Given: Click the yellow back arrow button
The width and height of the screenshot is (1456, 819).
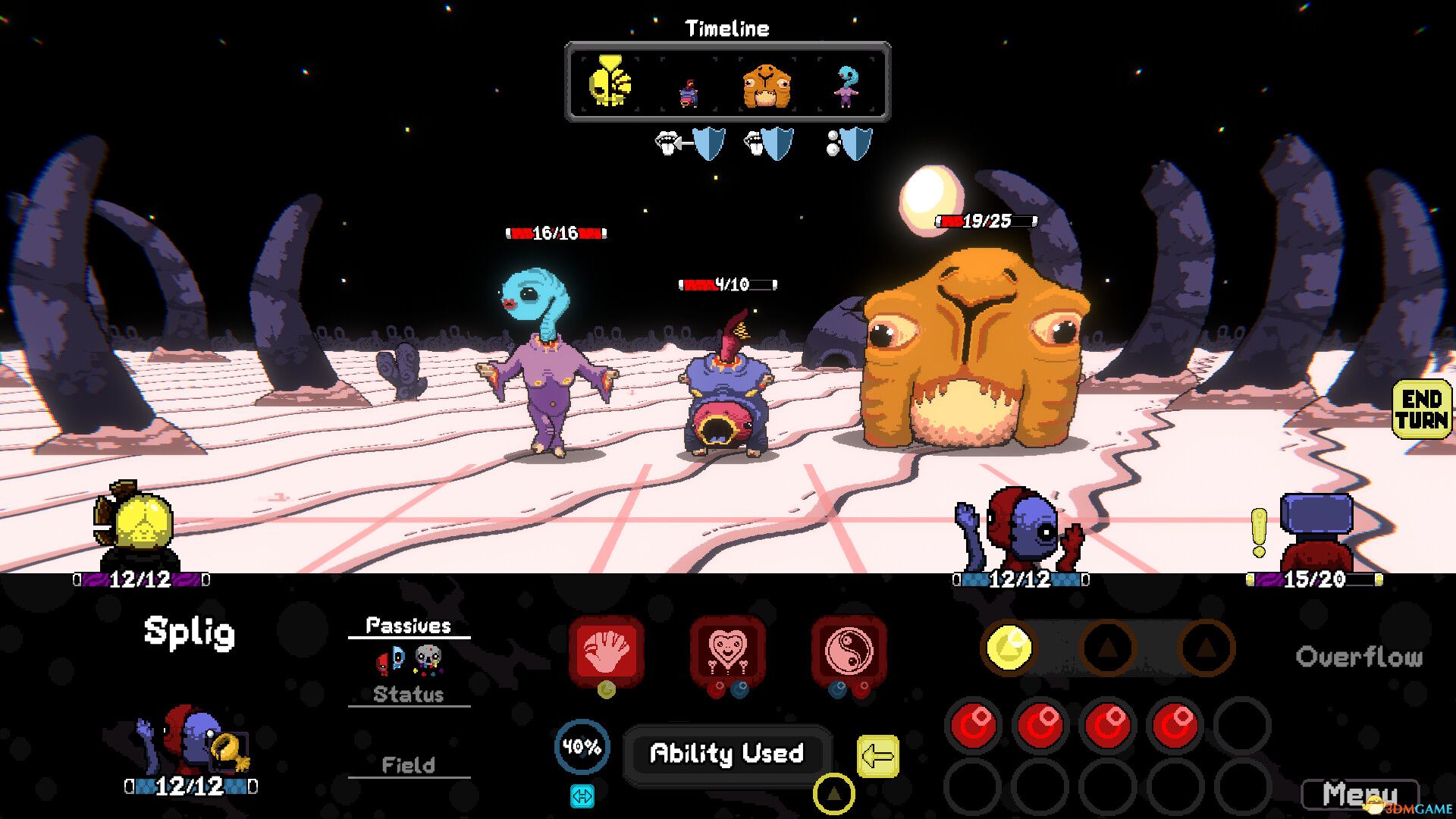Looking at the screenshot, I should point(877,756).
